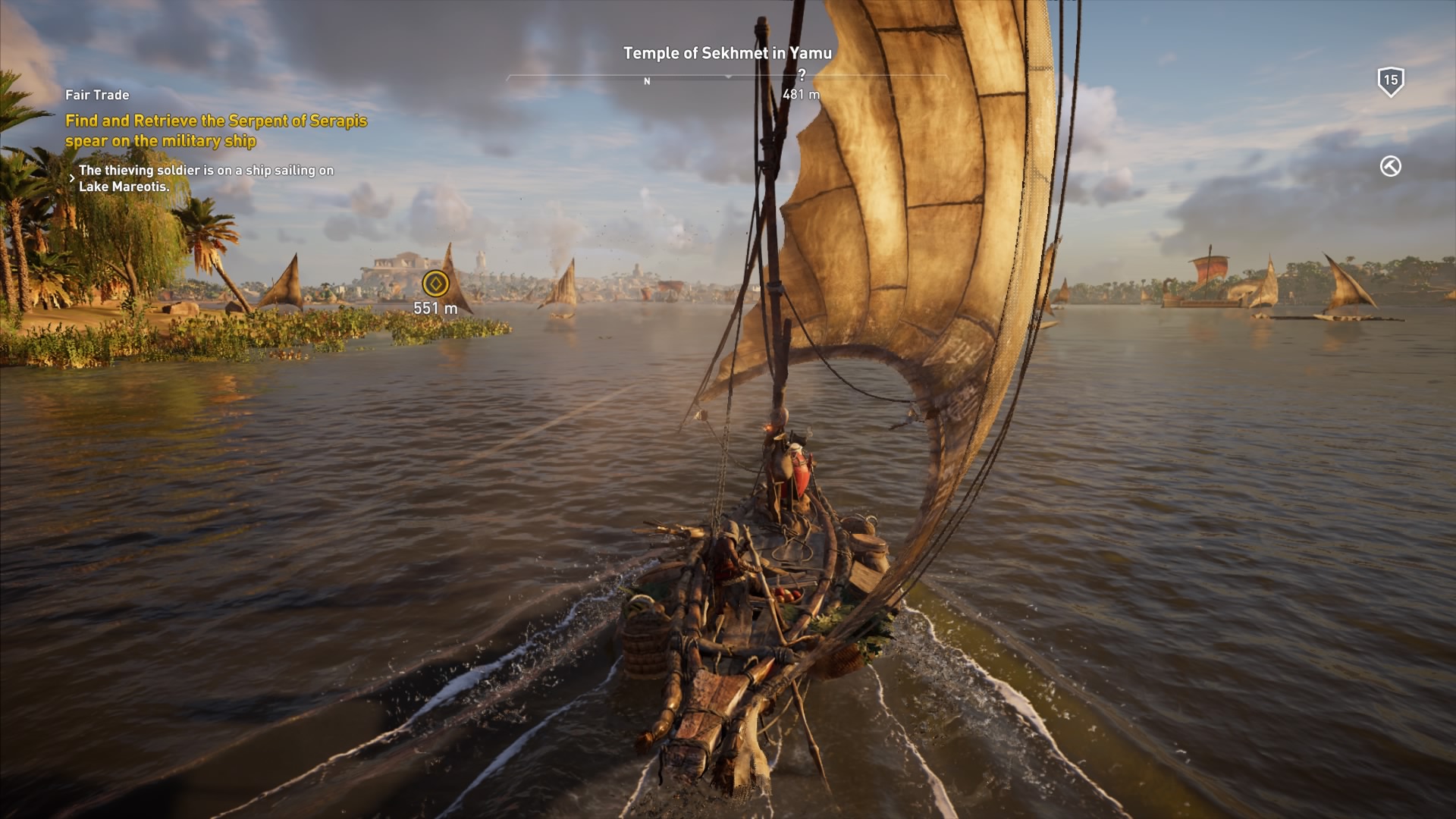Viewport: 1456px width, 819px height.
Task: Toggle the Temple of Sekhmet destination label
Action: (x=727, y=53)
